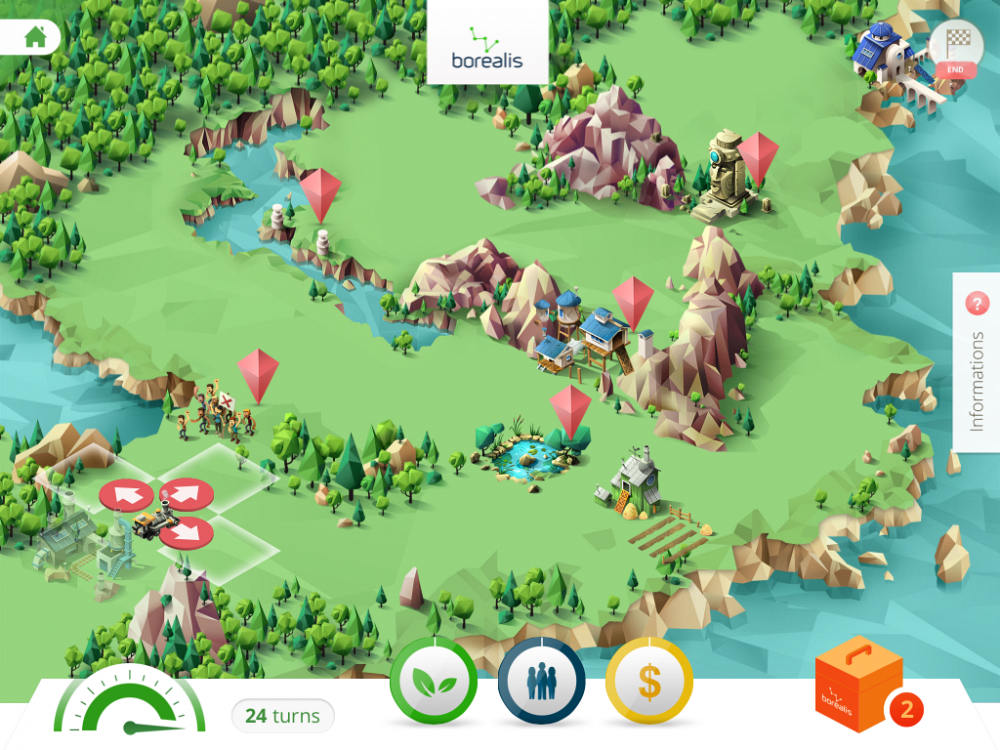
Task: Move the train with the down-right arrow
Action: click(187, 532)
